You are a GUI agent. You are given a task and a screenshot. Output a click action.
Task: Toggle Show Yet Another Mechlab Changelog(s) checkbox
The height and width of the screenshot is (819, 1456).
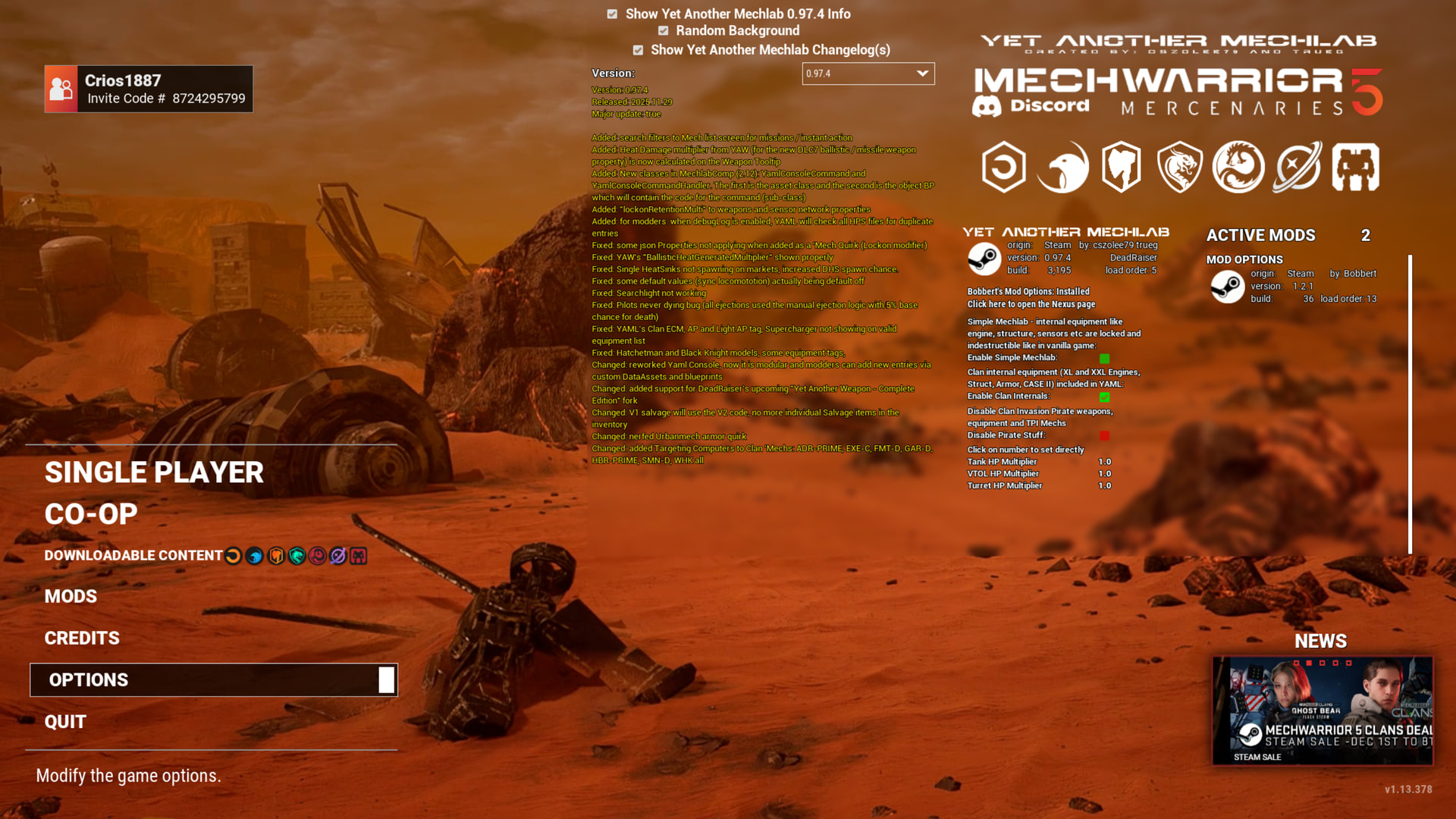(638, 50)
